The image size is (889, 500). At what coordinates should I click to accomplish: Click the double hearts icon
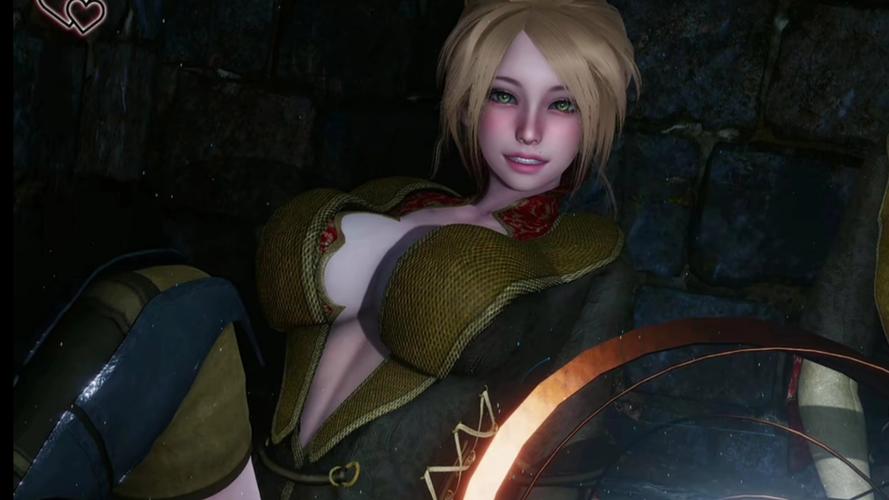[x=74, y=13]
